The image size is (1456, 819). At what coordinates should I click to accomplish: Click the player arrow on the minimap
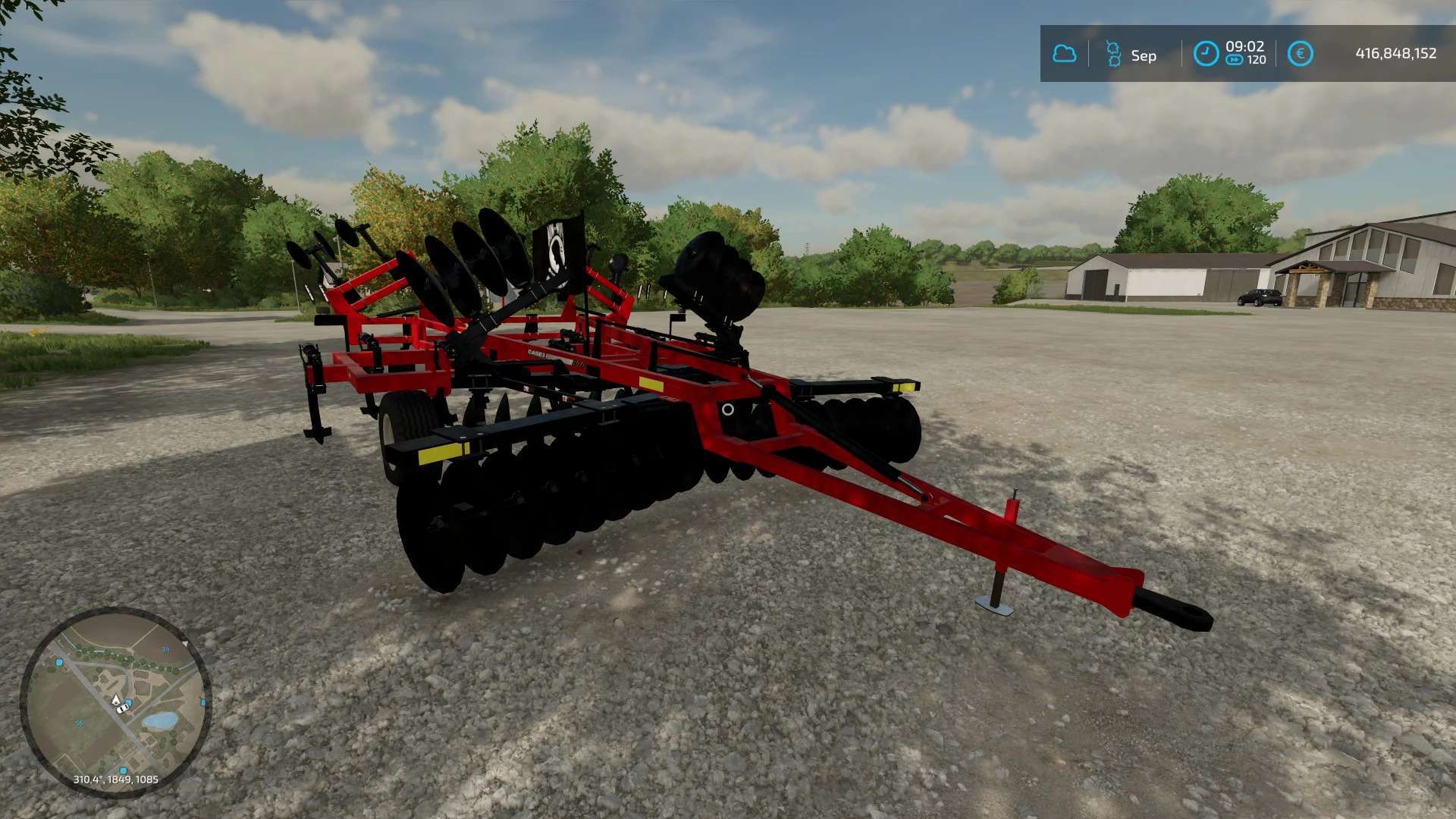(116, 701)
